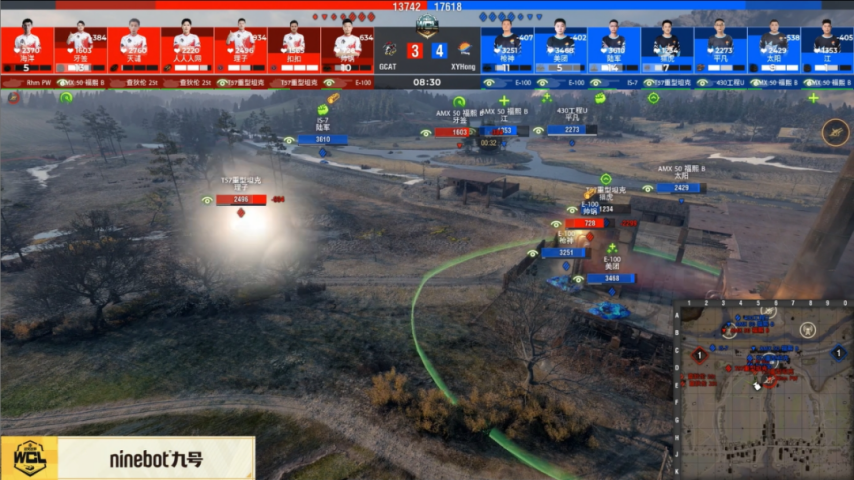Select red team player 海洋's card
854x480 pixels.
tap(28, 47)
